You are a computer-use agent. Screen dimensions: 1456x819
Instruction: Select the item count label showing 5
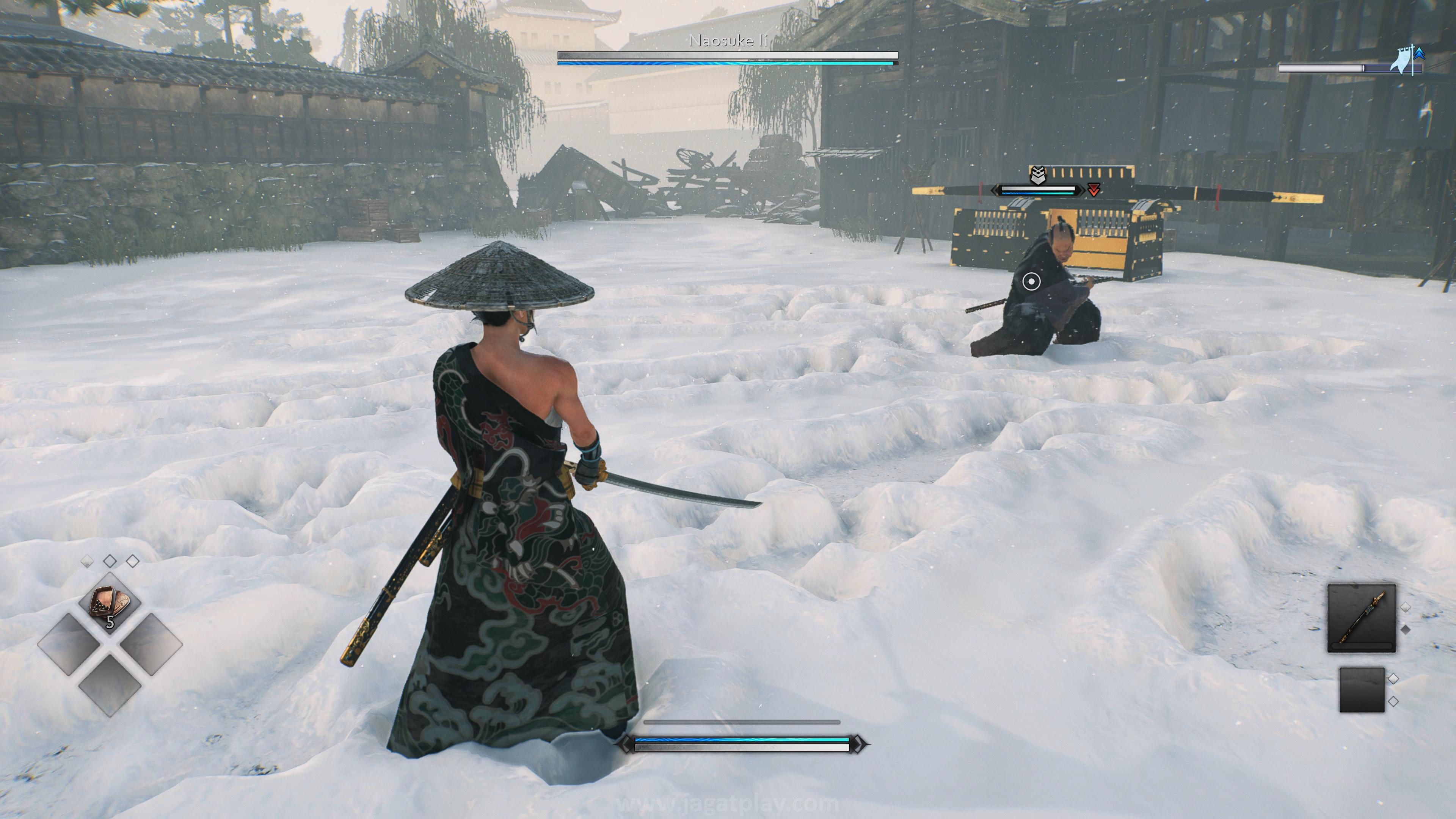click(110, 622)
